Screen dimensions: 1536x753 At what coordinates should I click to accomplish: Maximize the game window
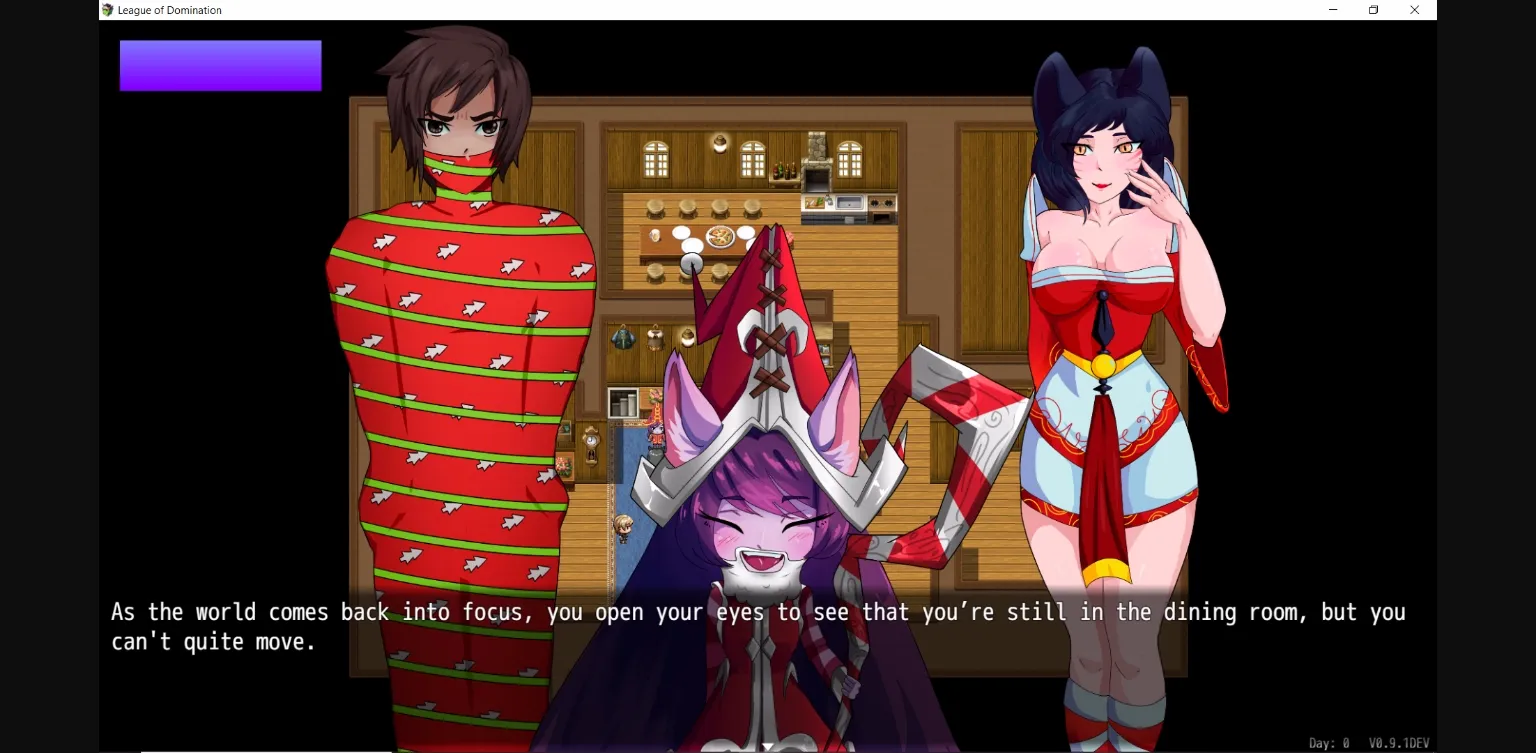(x=1373, y=10)
